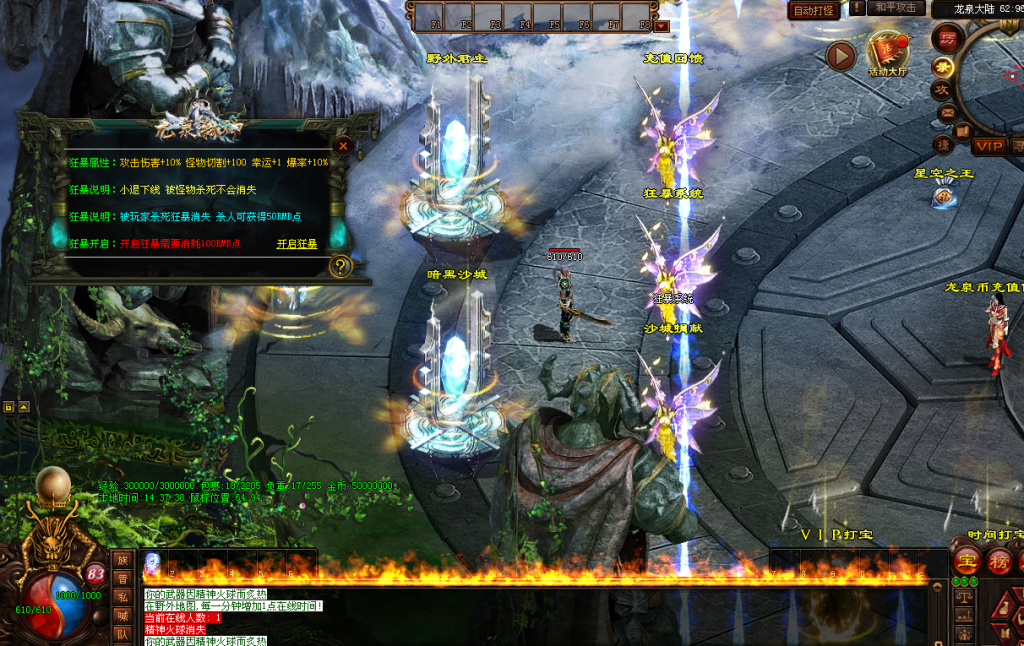Screen dimensions: 1024x646
Task: Select the 族 chat channel tab
Action: coord(121,560)
